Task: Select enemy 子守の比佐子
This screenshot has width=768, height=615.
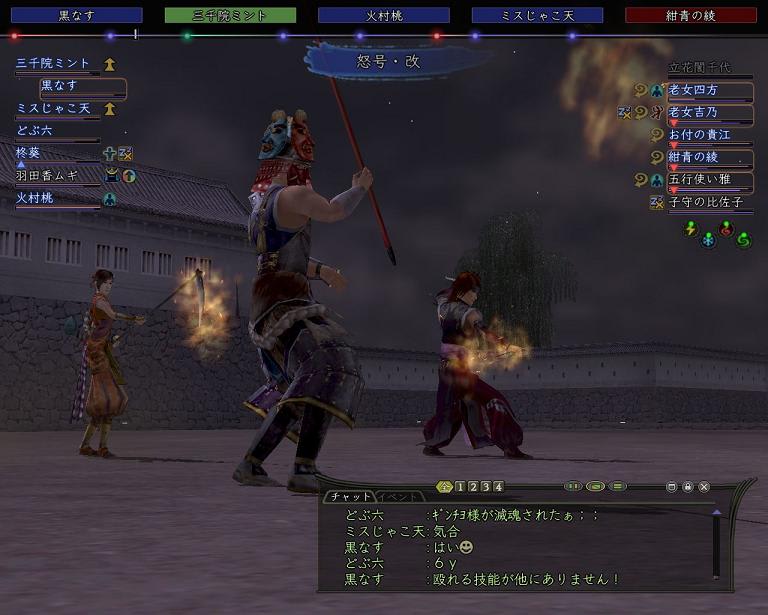Action: [x=708, y=202]
